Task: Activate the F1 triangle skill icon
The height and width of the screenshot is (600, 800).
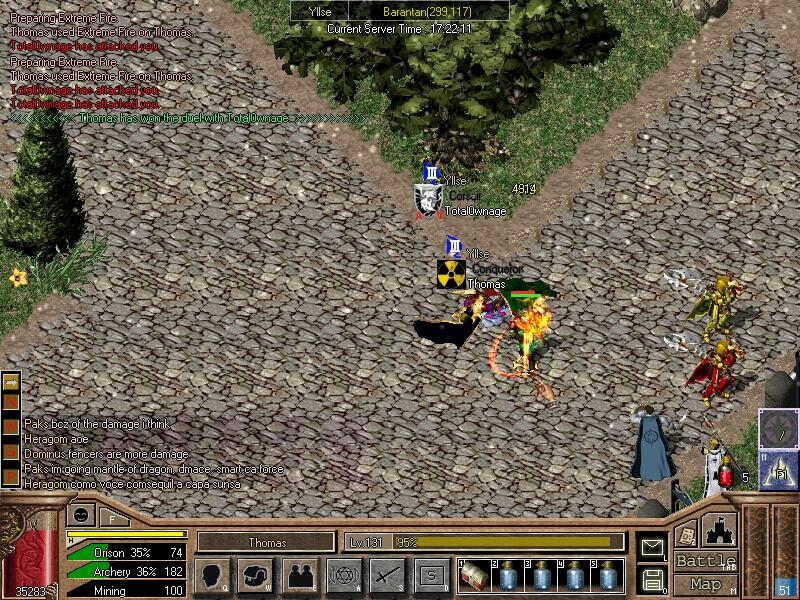Action: pyautogui.click(x=779, y=468)
